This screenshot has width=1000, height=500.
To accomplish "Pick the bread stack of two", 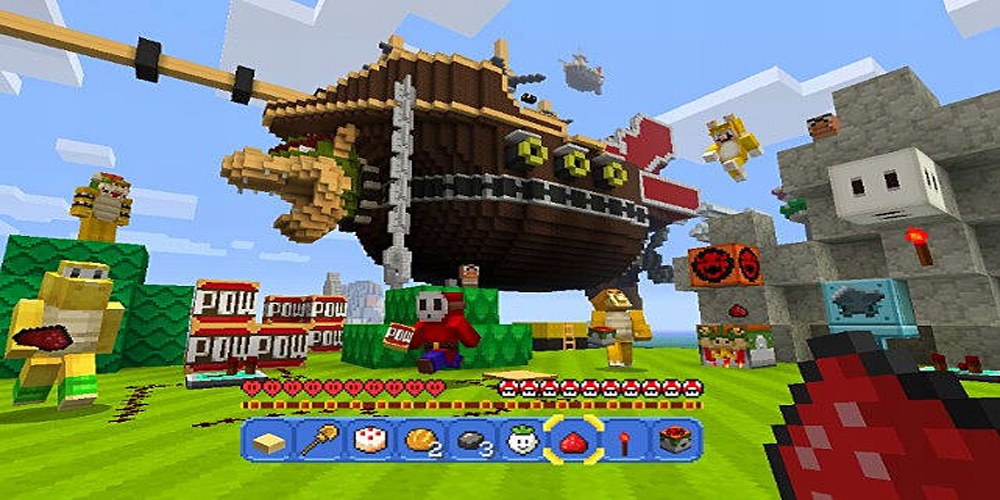I will click(x=421, y=440).
